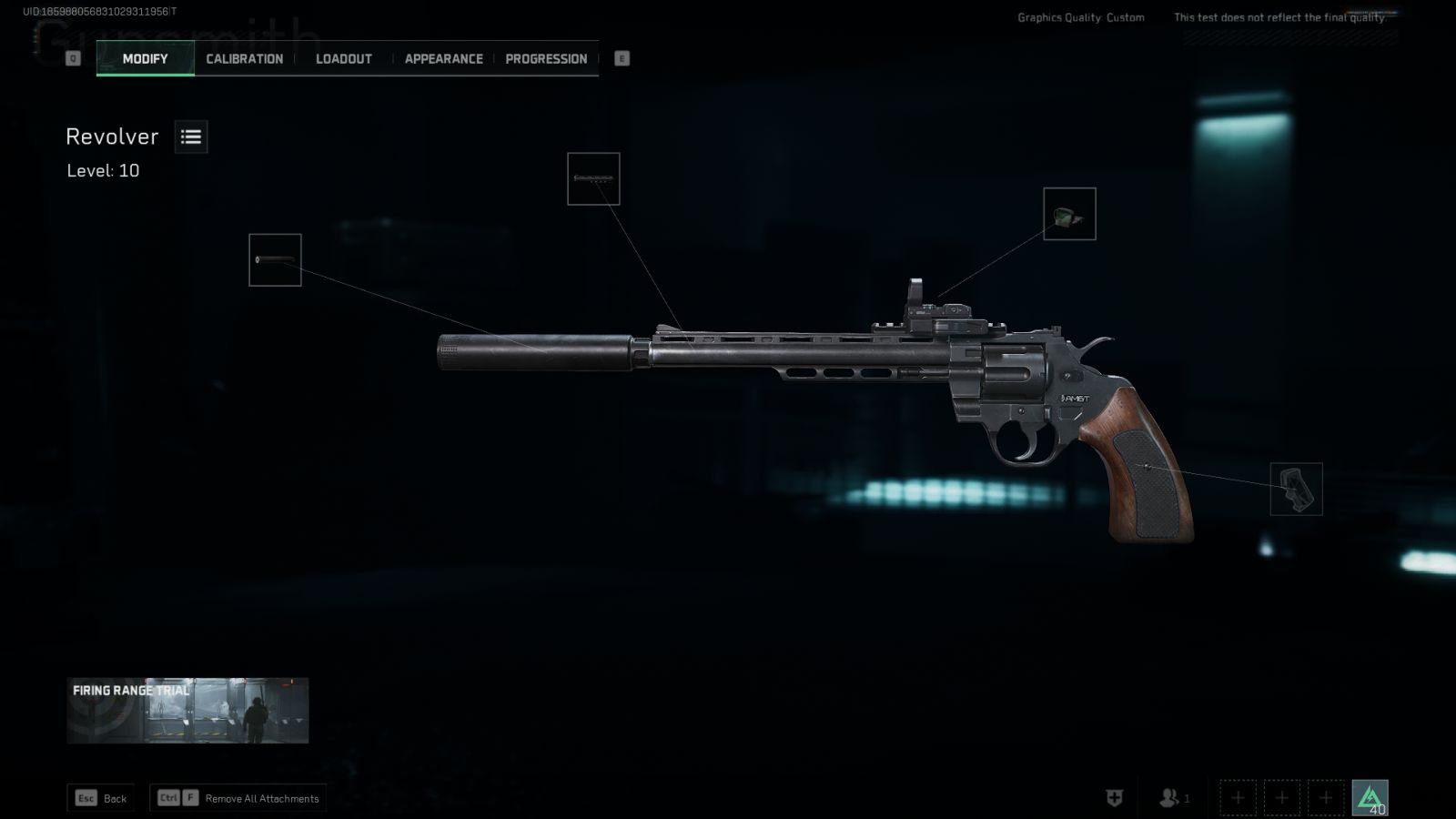Image resolution: width=1456 pixels, height=819 pixels.
Task: Switch to the Calibration tab
Action: coord(244,59)
